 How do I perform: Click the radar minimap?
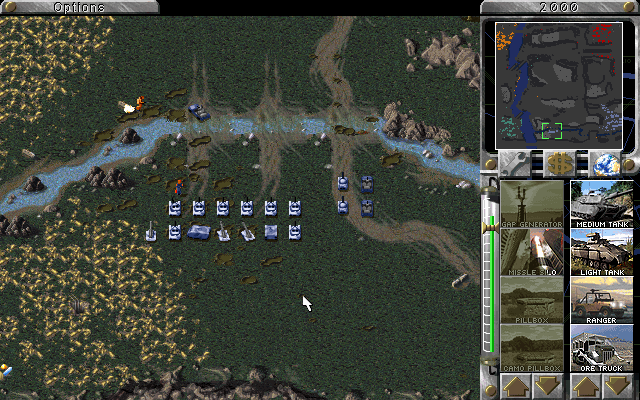click(x=559, y=85)
